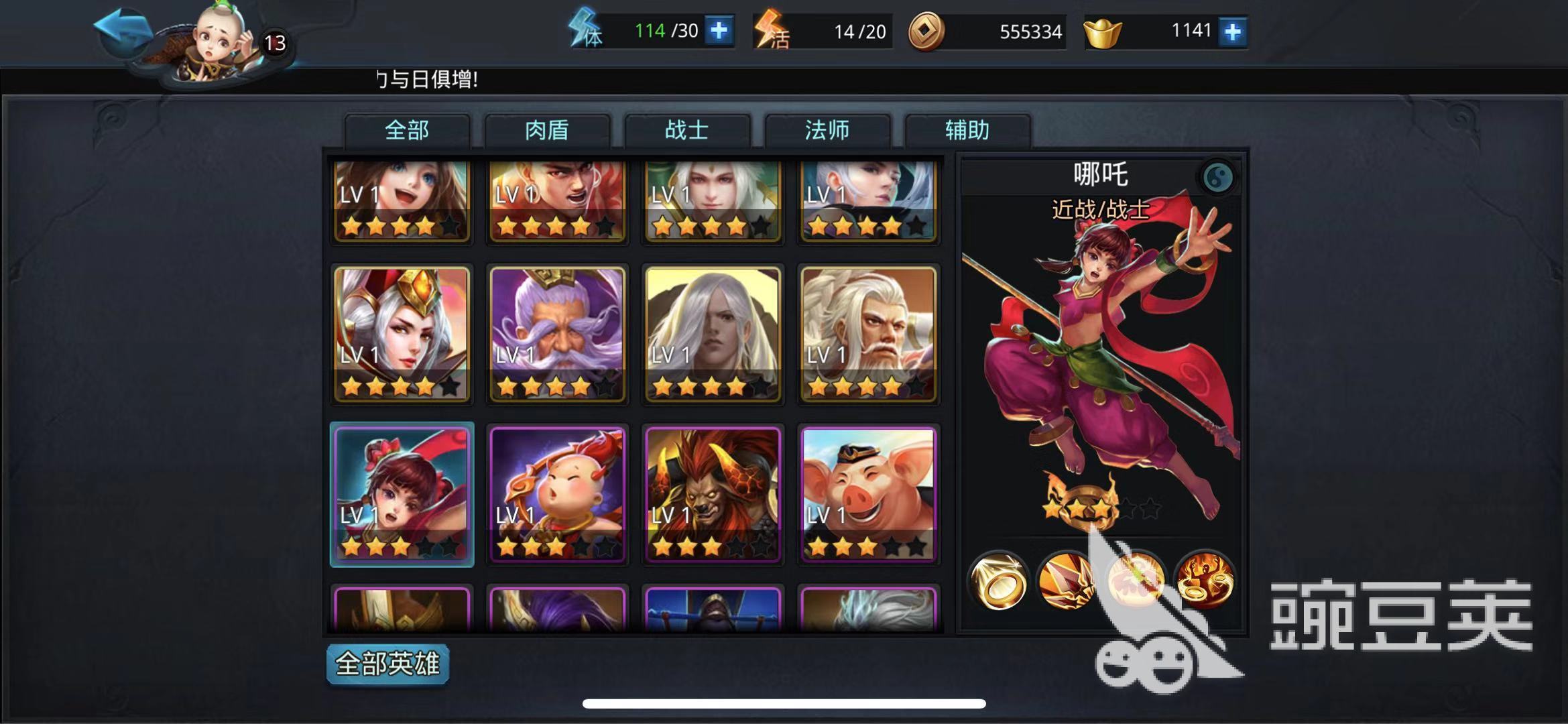
Task: Switch to the 全部 tab
Action: pyautogui.click(x=407, y=130)
